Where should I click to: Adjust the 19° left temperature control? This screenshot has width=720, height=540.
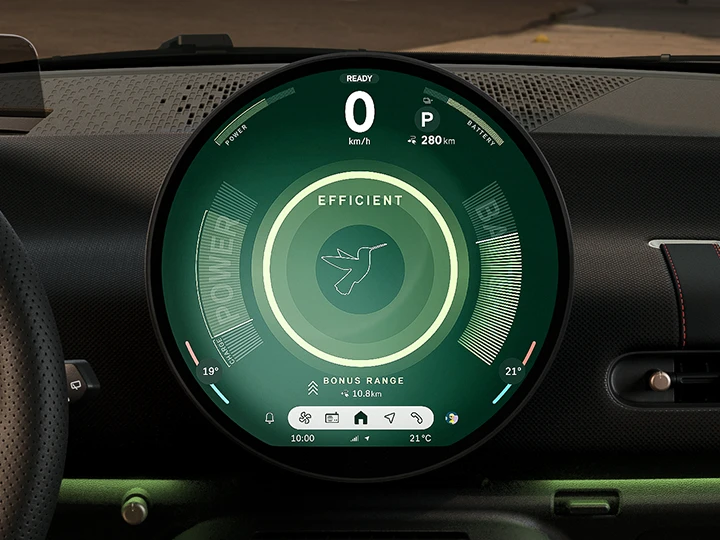click(x=211, y=371)
